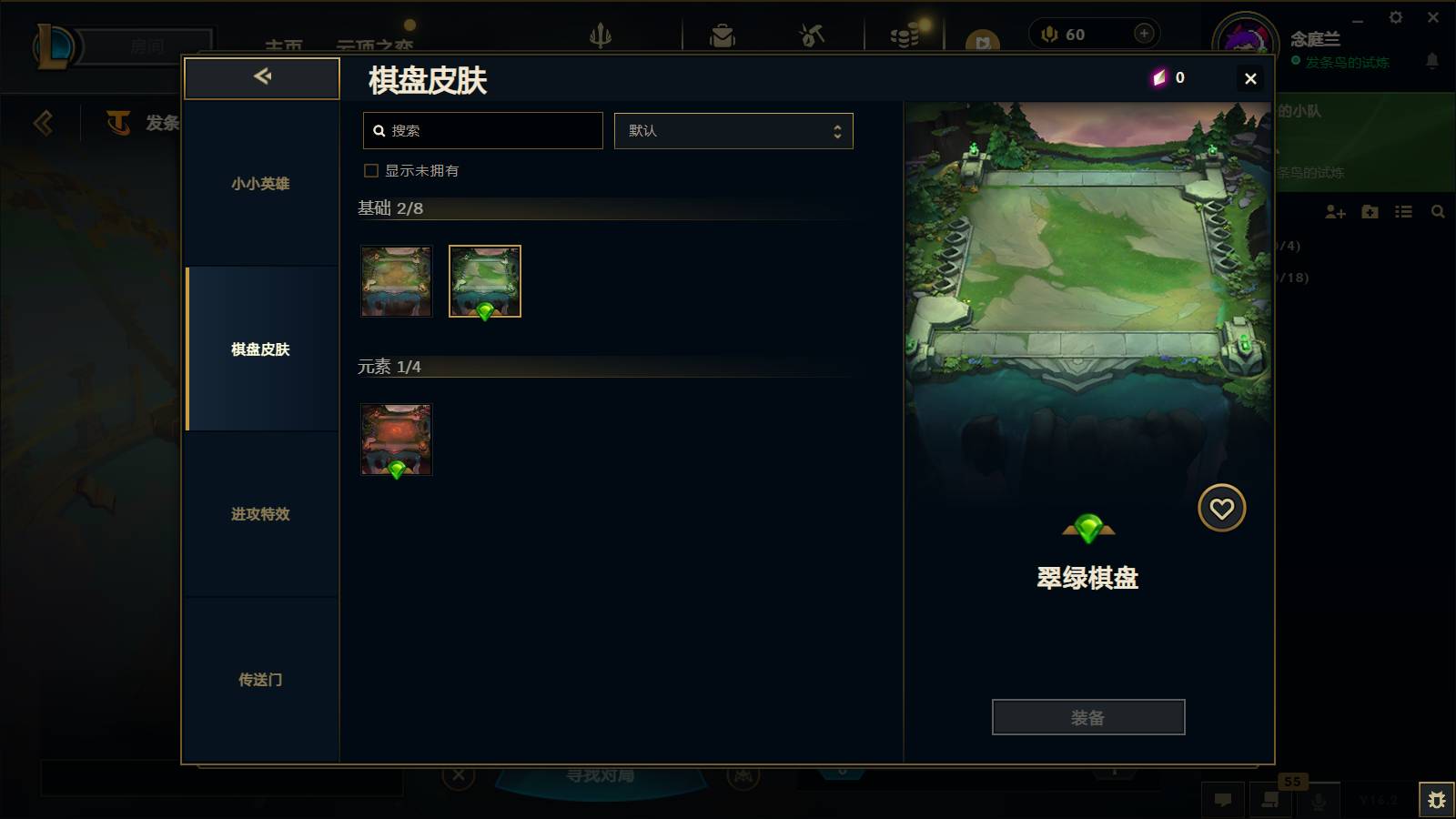
Task: Click the plus stepper next to 60 currency
Action: (x=1143, y=33)
